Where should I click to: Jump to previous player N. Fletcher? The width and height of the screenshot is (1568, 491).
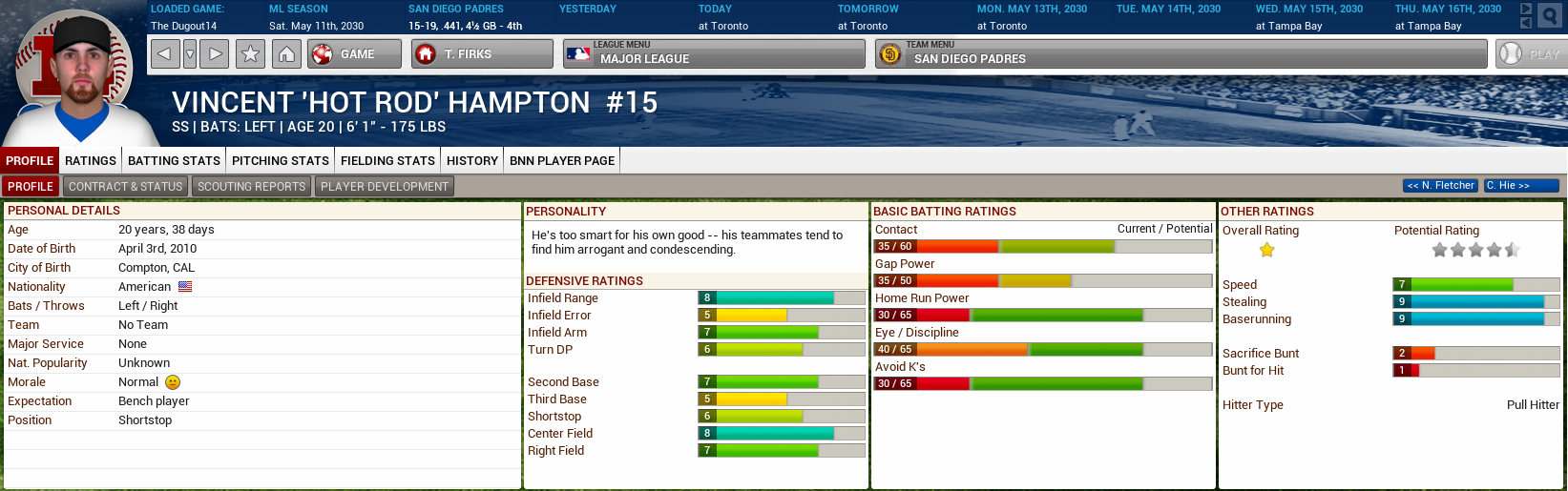click(x=1440, y=186)
